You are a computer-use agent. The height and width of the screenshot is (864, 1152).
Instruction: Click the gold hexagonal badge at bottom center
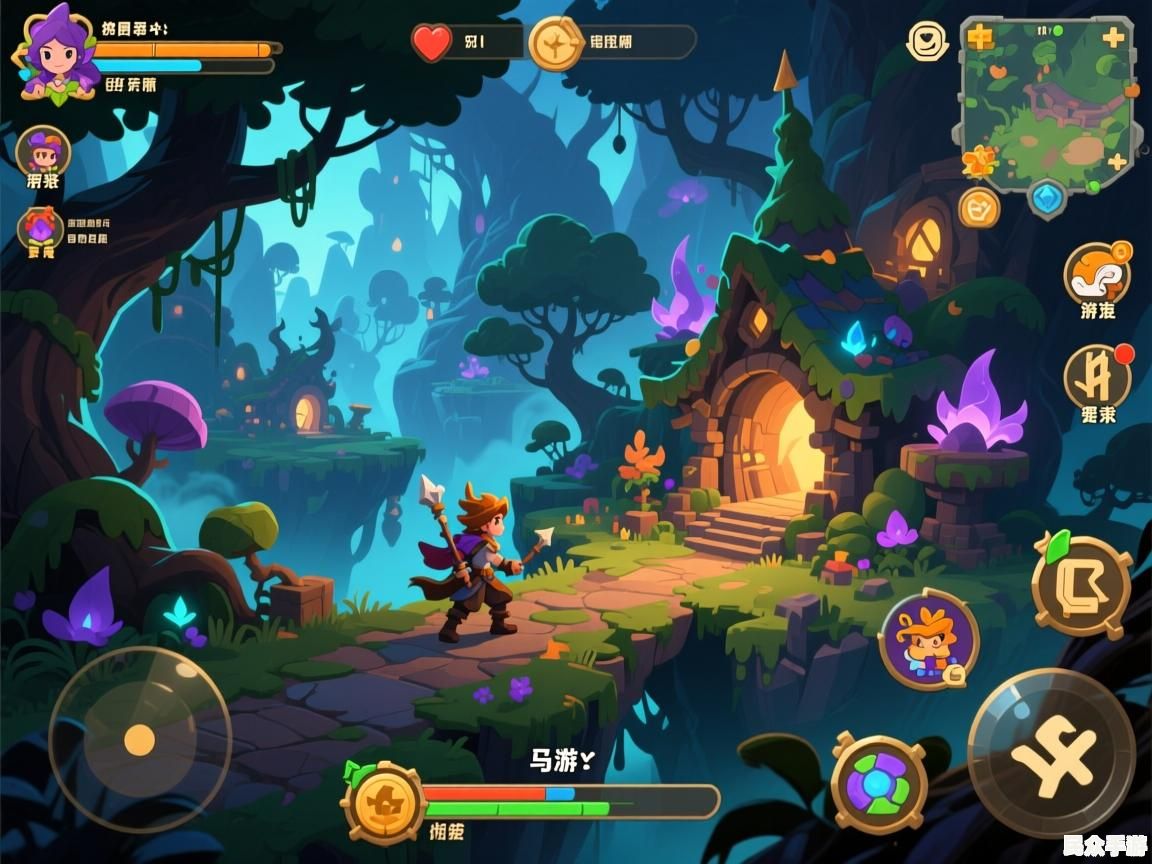pos(384,802)
